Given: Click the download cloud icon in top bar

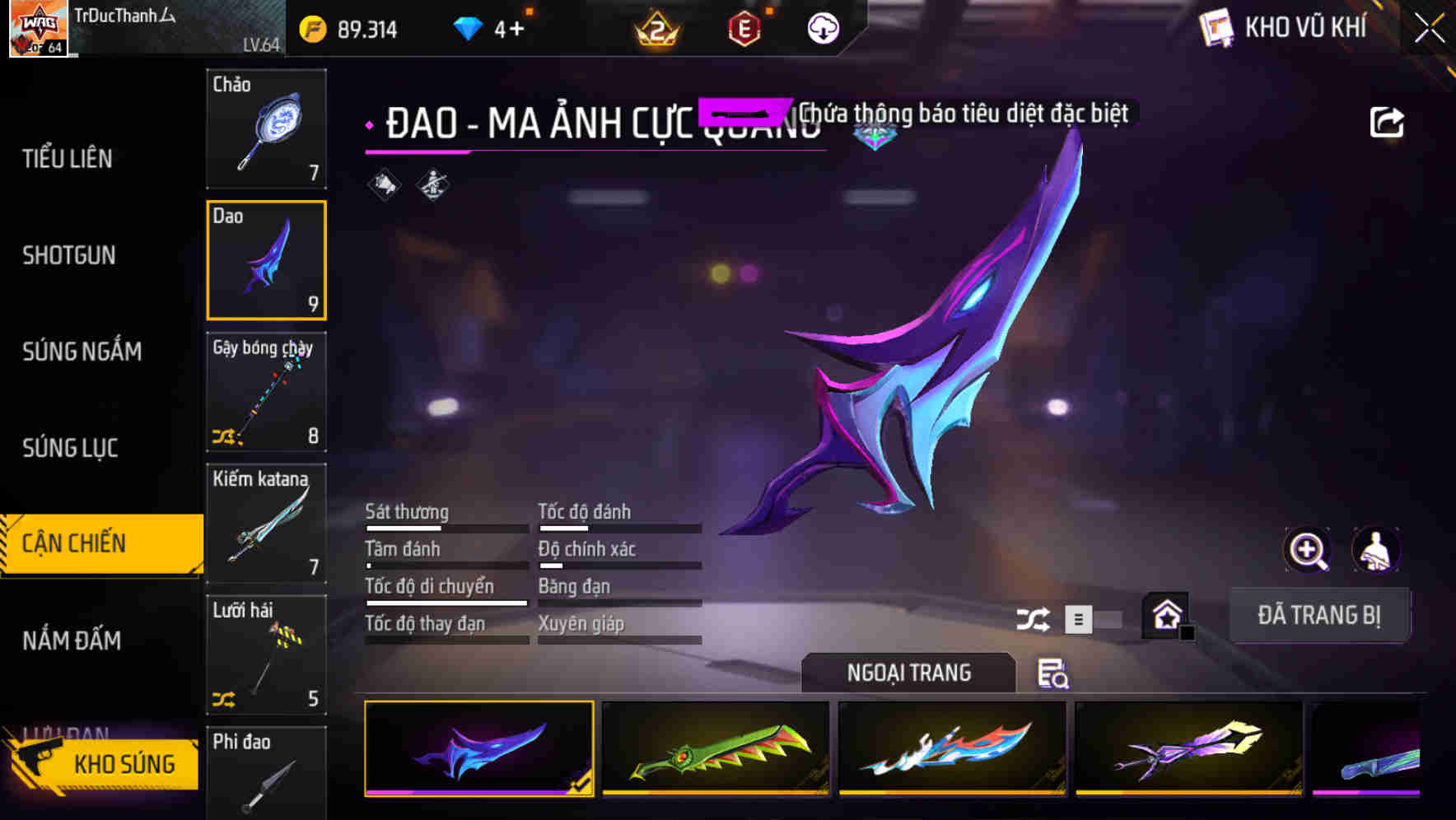Looking at the screenshot, I should (821, 27).
